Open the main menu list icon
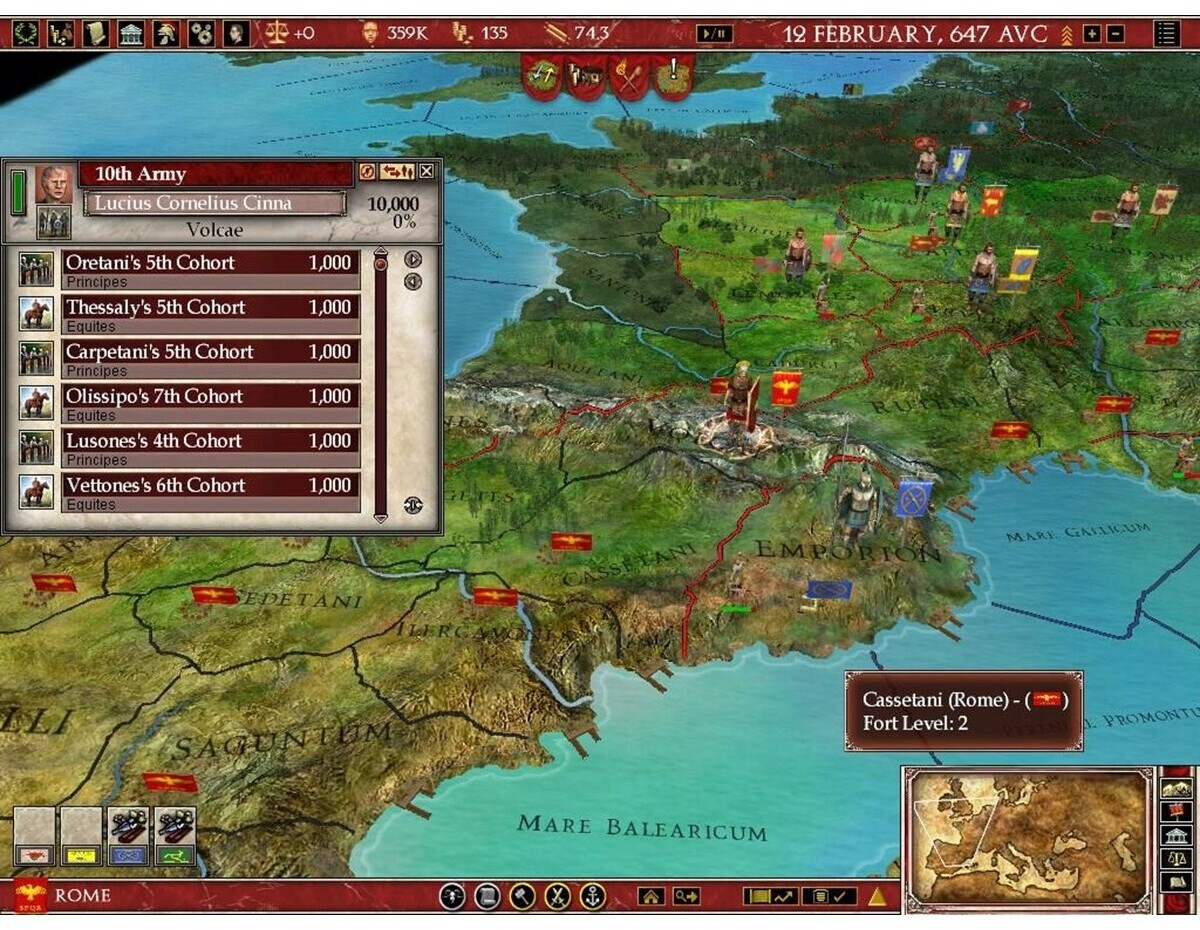 coord(1166,34)
